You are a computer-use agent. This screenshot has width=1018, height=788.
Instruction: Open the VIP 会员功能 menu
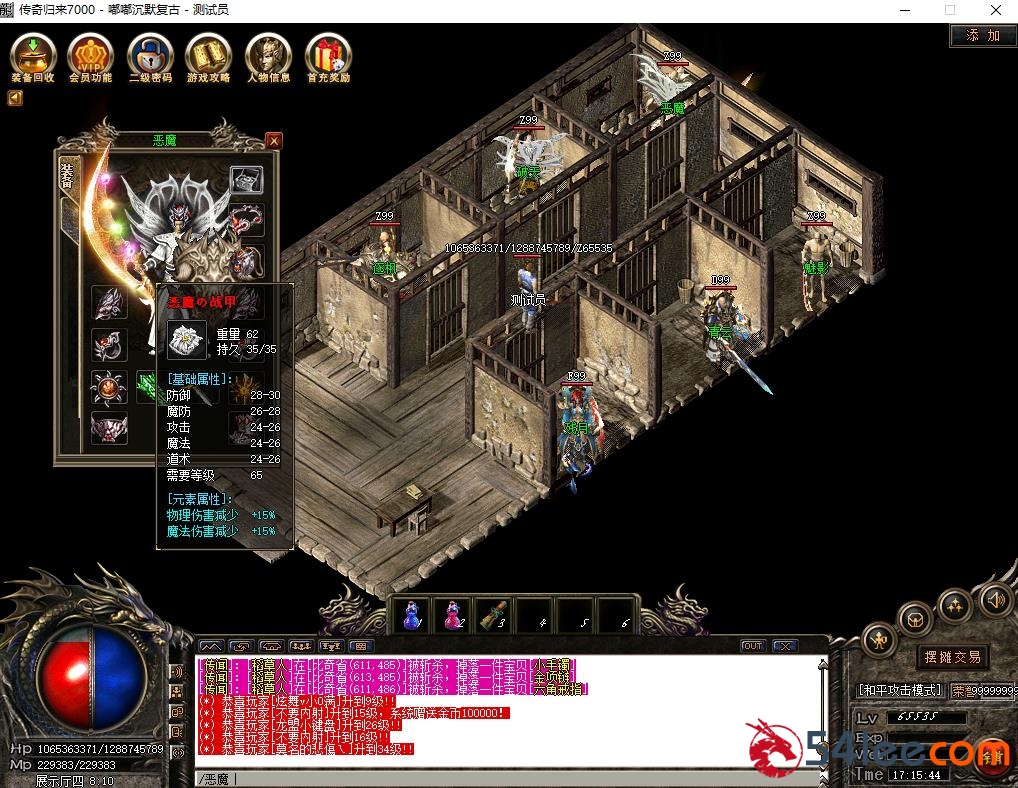pyautogui.click(x=90, y=57)
